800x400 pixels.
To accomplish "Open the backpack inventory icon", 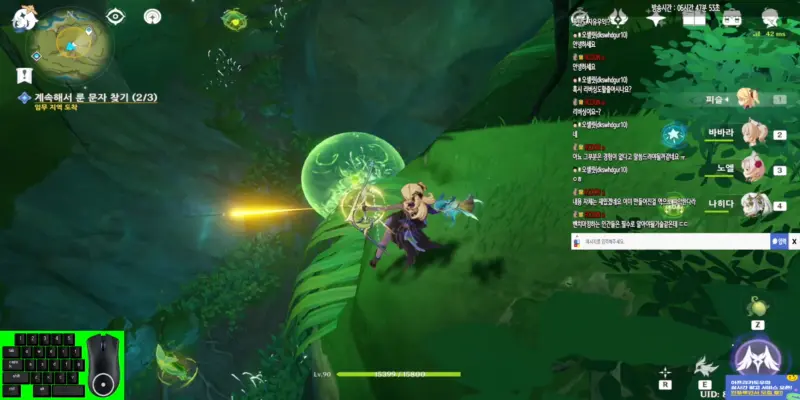I will click(731, 18).
